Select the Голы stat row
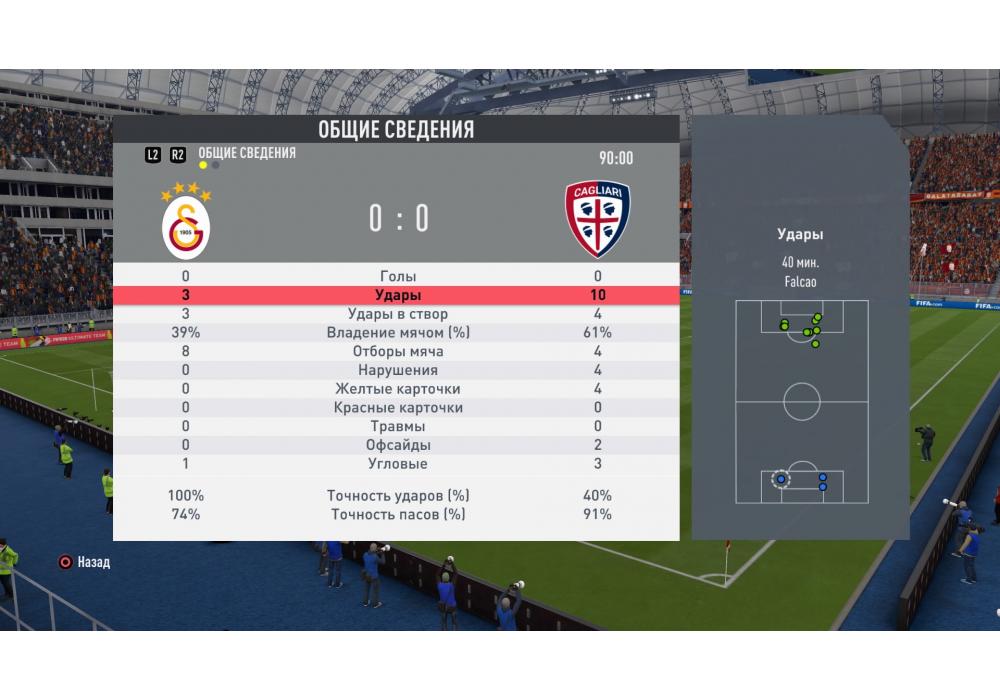The width and height of the screenshot is (1000, 700). pos(398,276)
